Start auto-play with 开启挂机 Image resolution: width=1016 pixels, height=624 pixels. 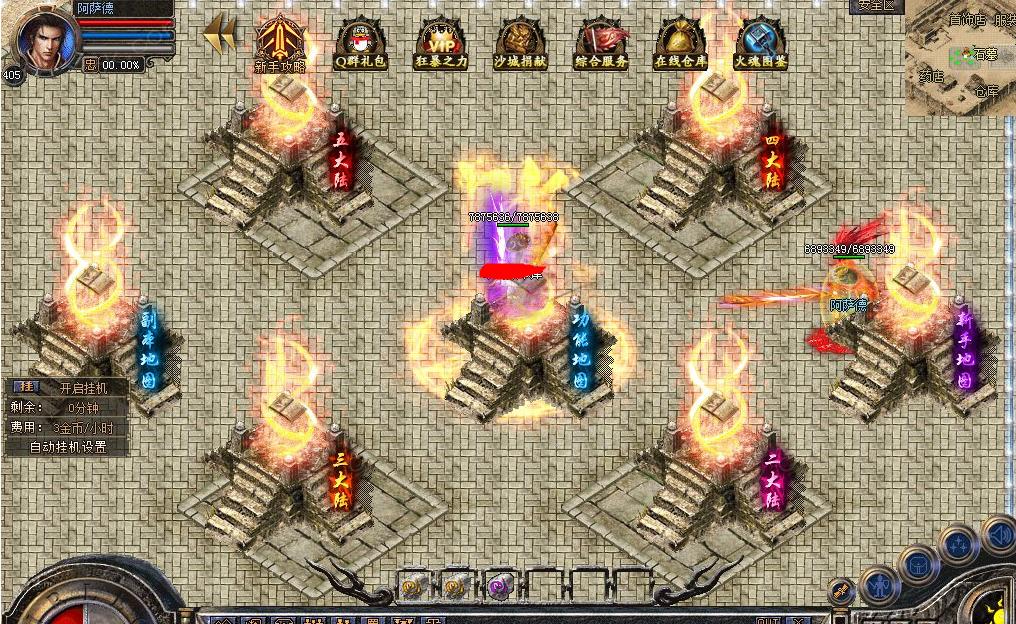coord(80,388)
